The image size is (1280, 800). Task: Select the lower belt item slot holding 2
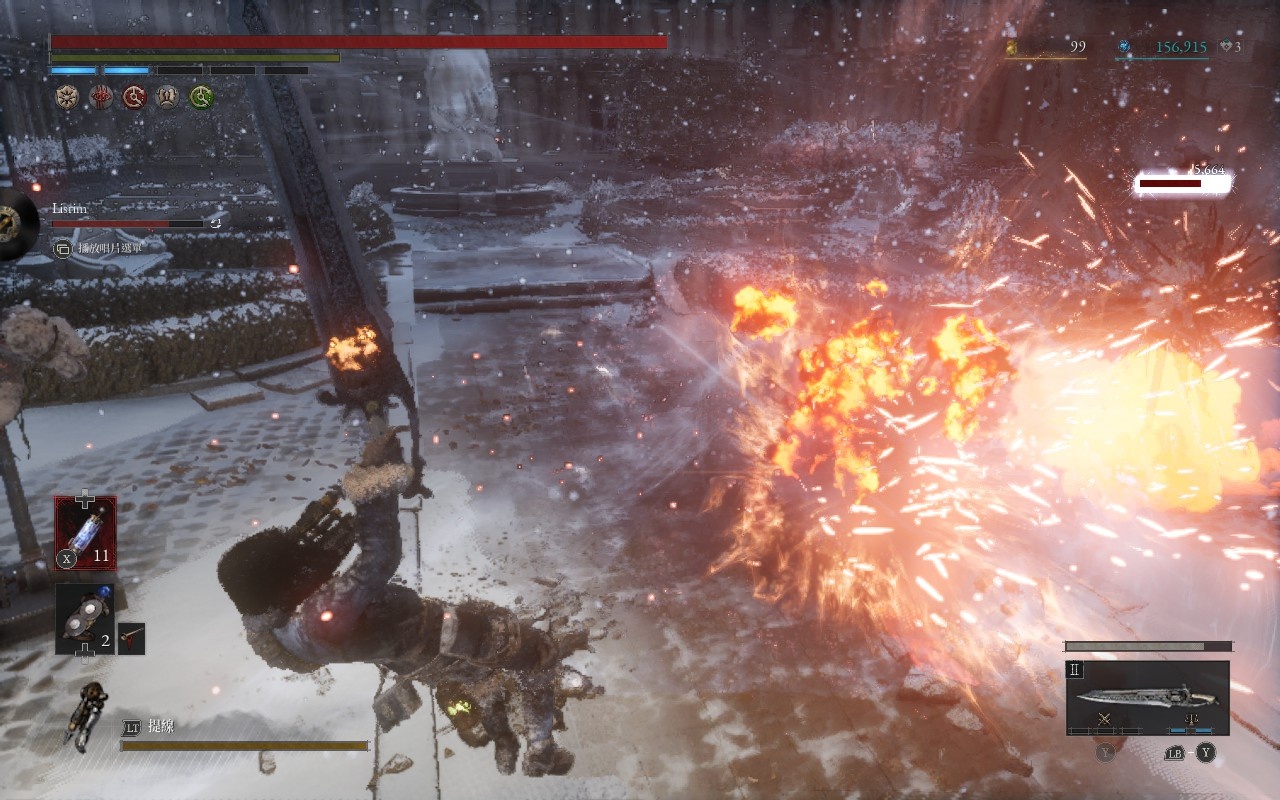(84, 619)
